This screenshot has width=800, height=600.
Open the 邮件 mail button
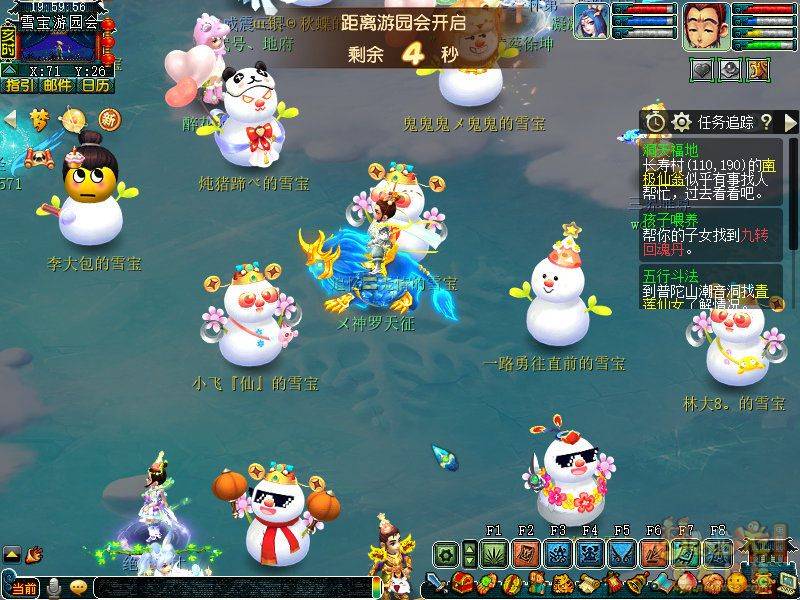pos(57,85)
